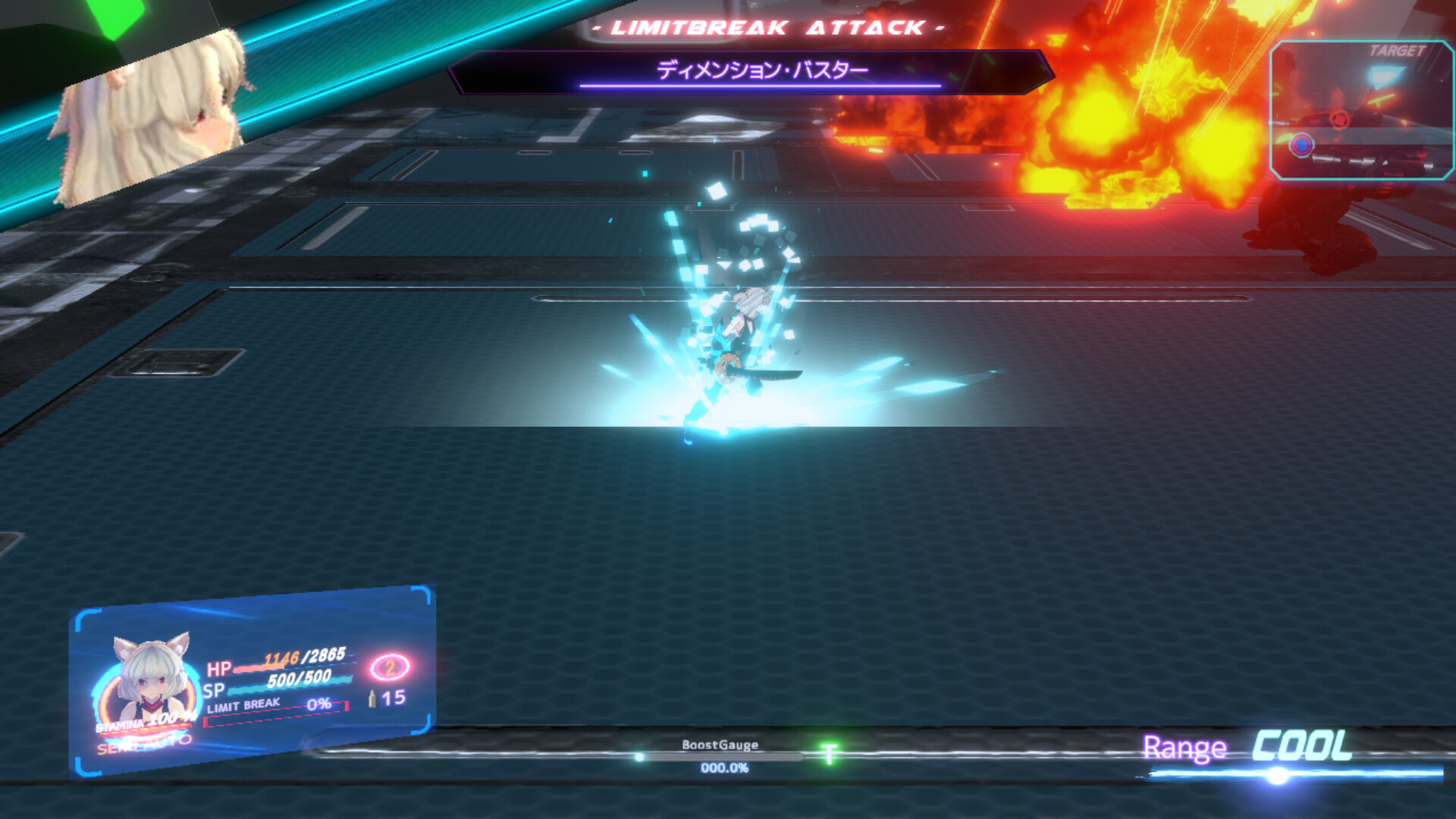Toggle the SEMI AUTO fire mode label
Screen dimensions: 1456x819
[x=143, y=745]
